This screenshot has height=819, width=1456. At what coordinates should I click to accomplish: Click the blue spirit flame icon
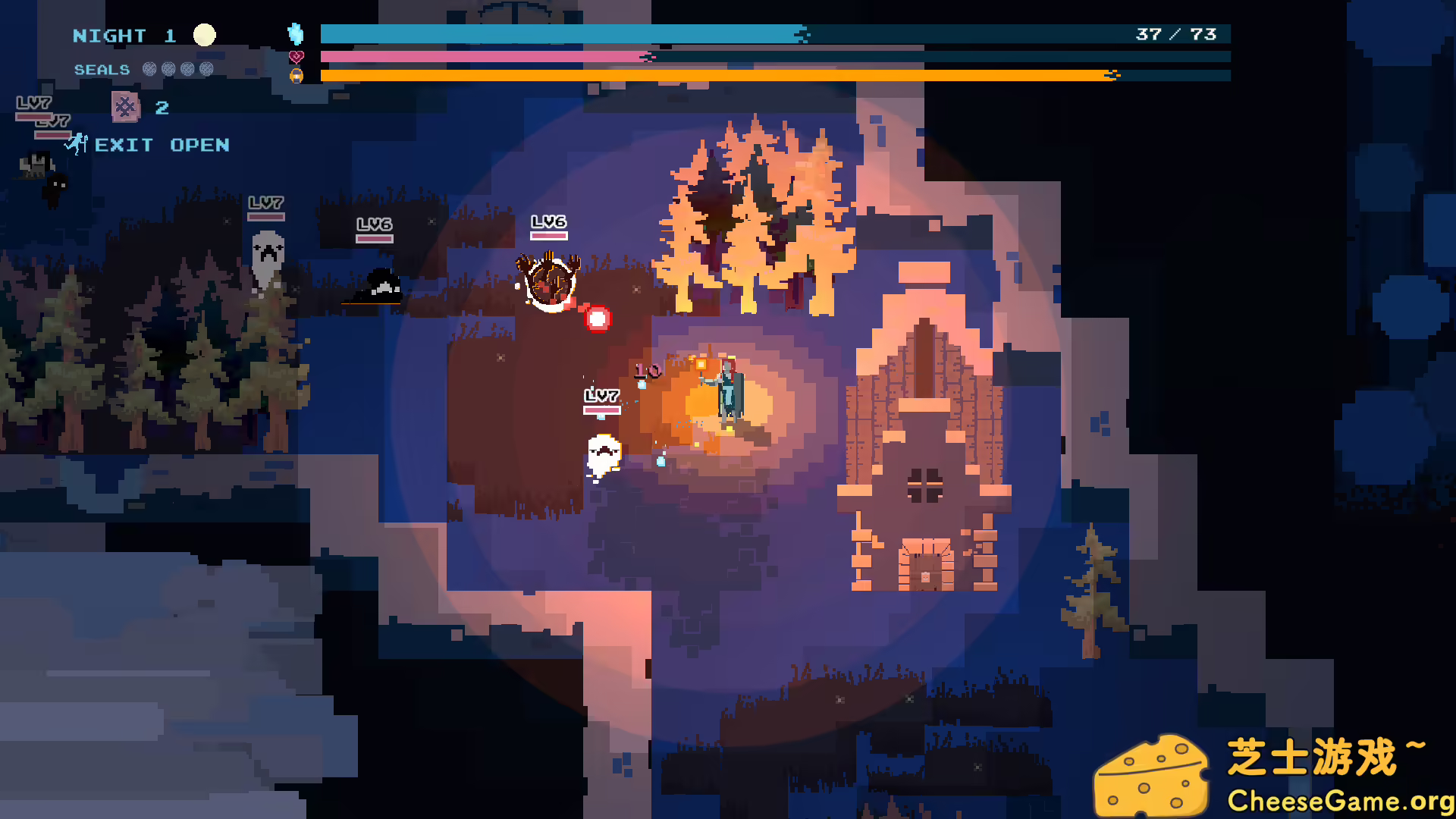click(296, 33)
